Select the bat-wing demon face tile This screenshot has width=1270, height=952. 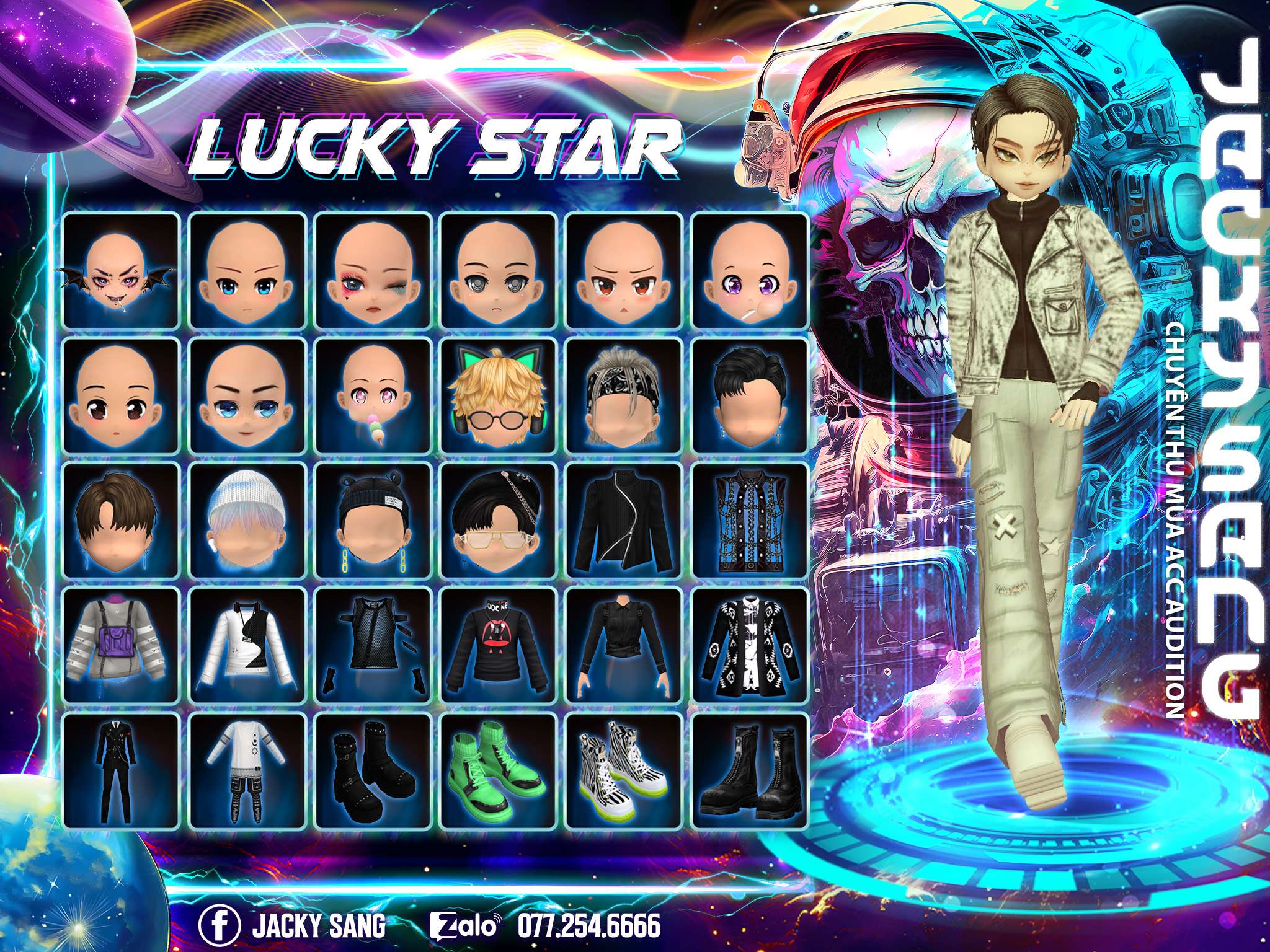tap(121, 271)
